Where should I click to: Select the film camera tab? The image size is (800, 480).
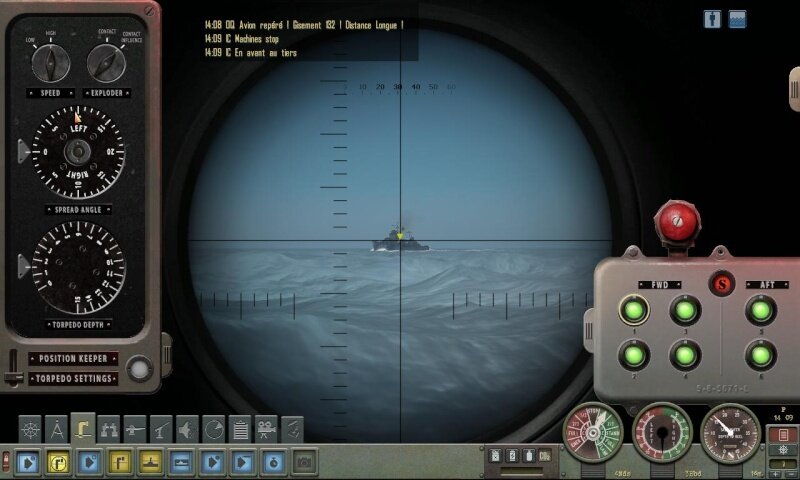point(266,428)
